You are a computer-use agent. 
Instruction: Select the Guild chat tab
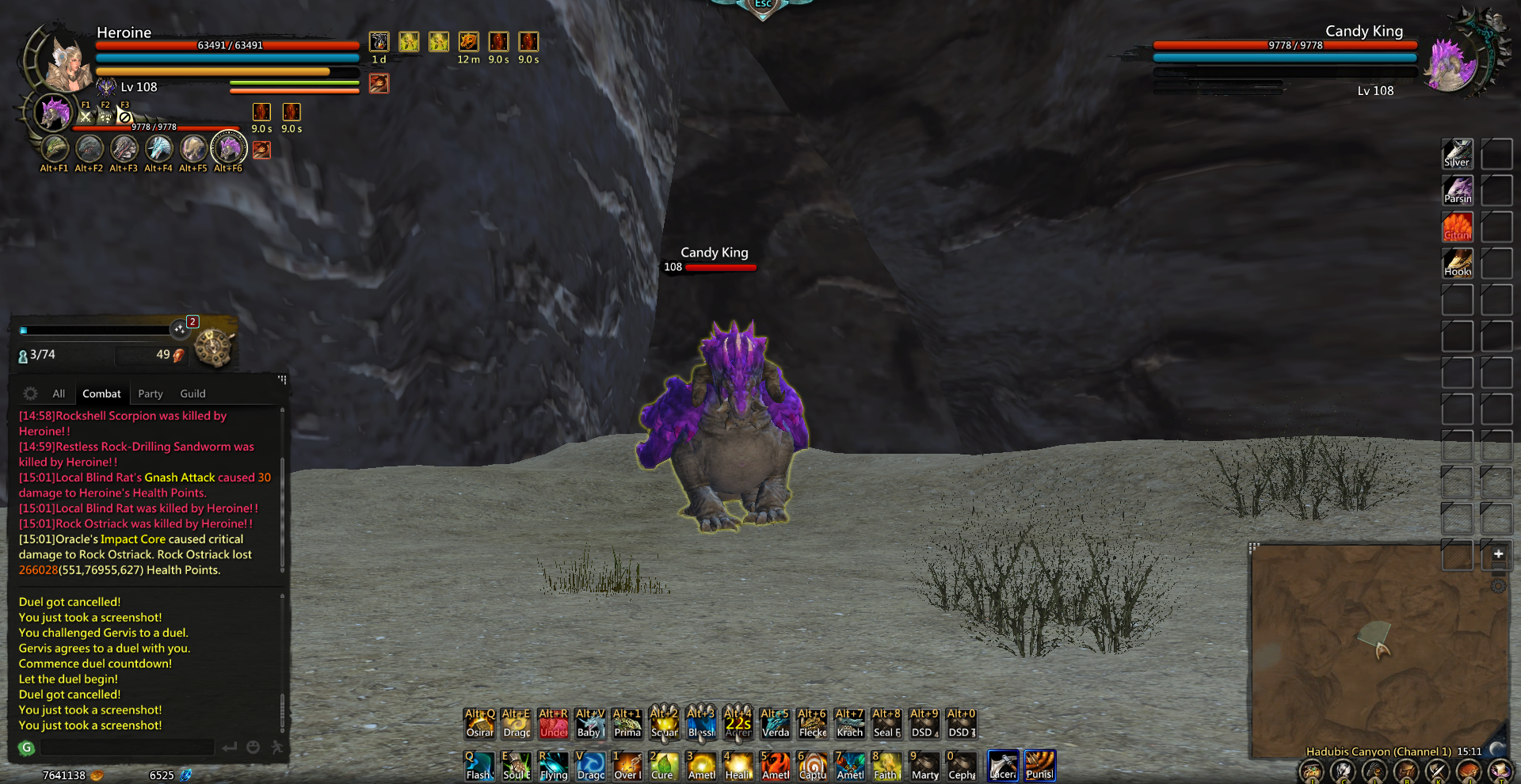193,394
